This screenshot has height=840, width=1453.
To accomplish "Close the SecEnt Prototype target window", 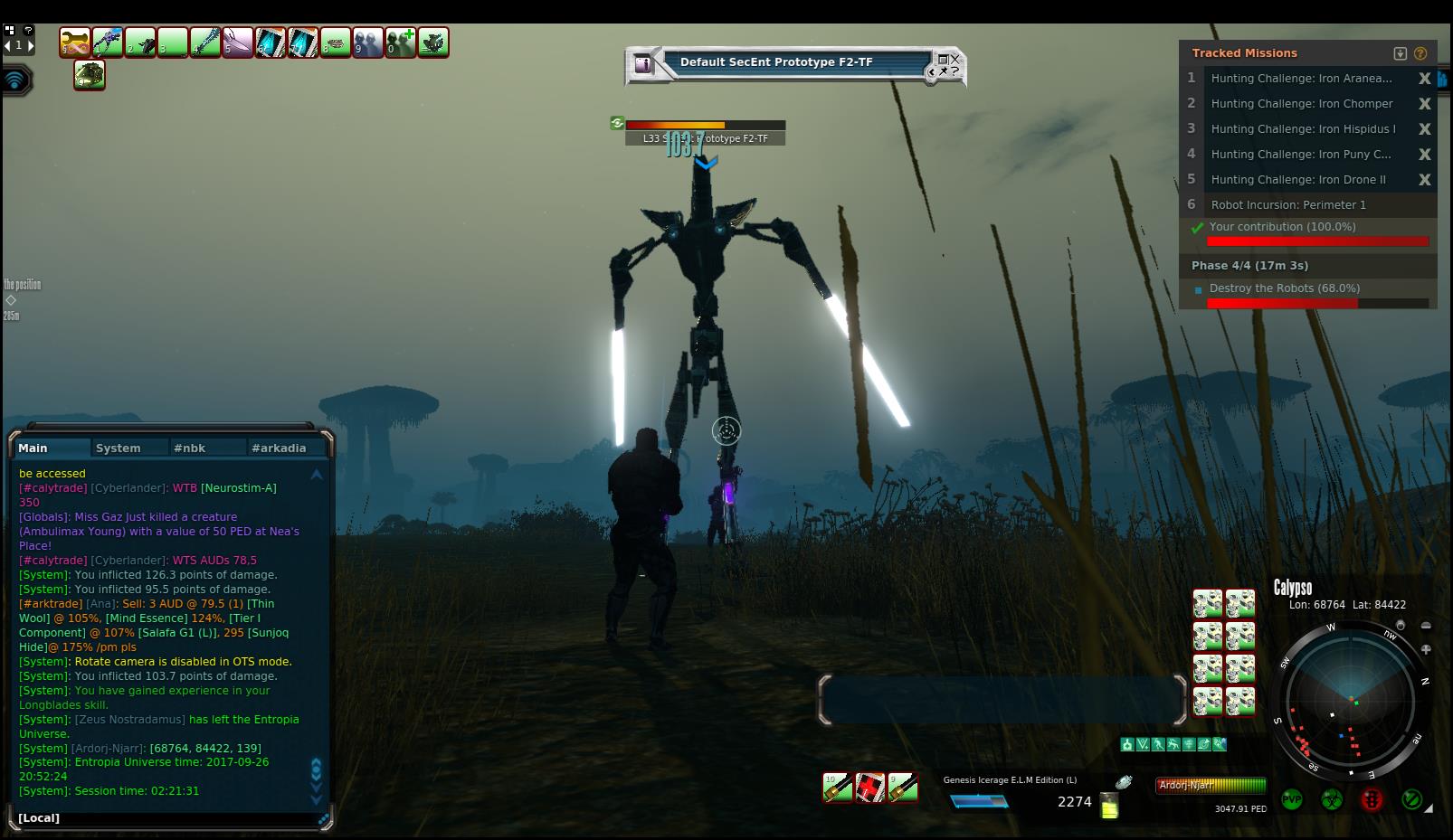I will pyautogui.click(x=954, y=59).
